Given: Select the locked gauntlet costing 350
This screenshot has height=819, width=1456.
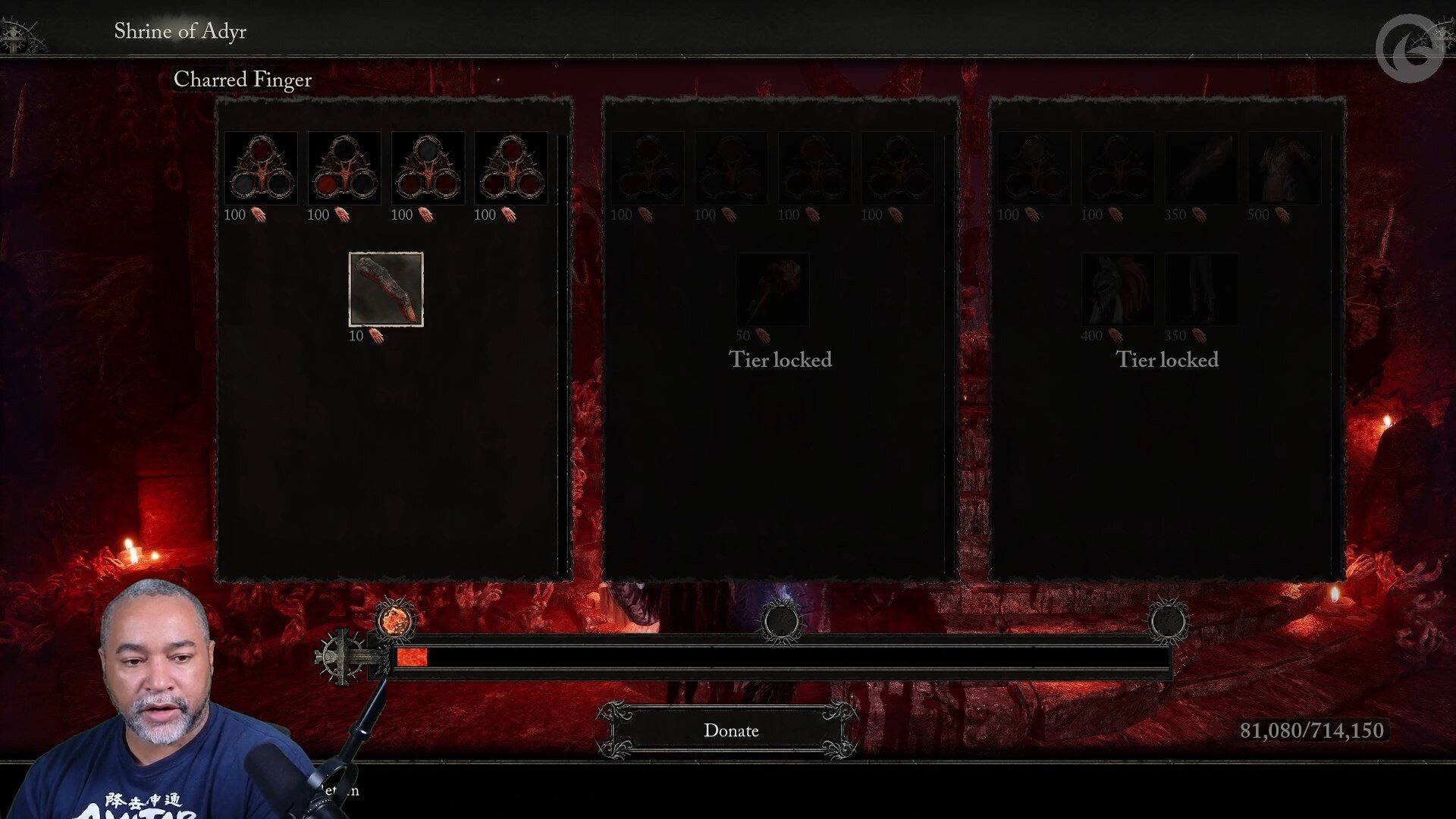Looking at the screenshot, I should tap(1200, 168).
